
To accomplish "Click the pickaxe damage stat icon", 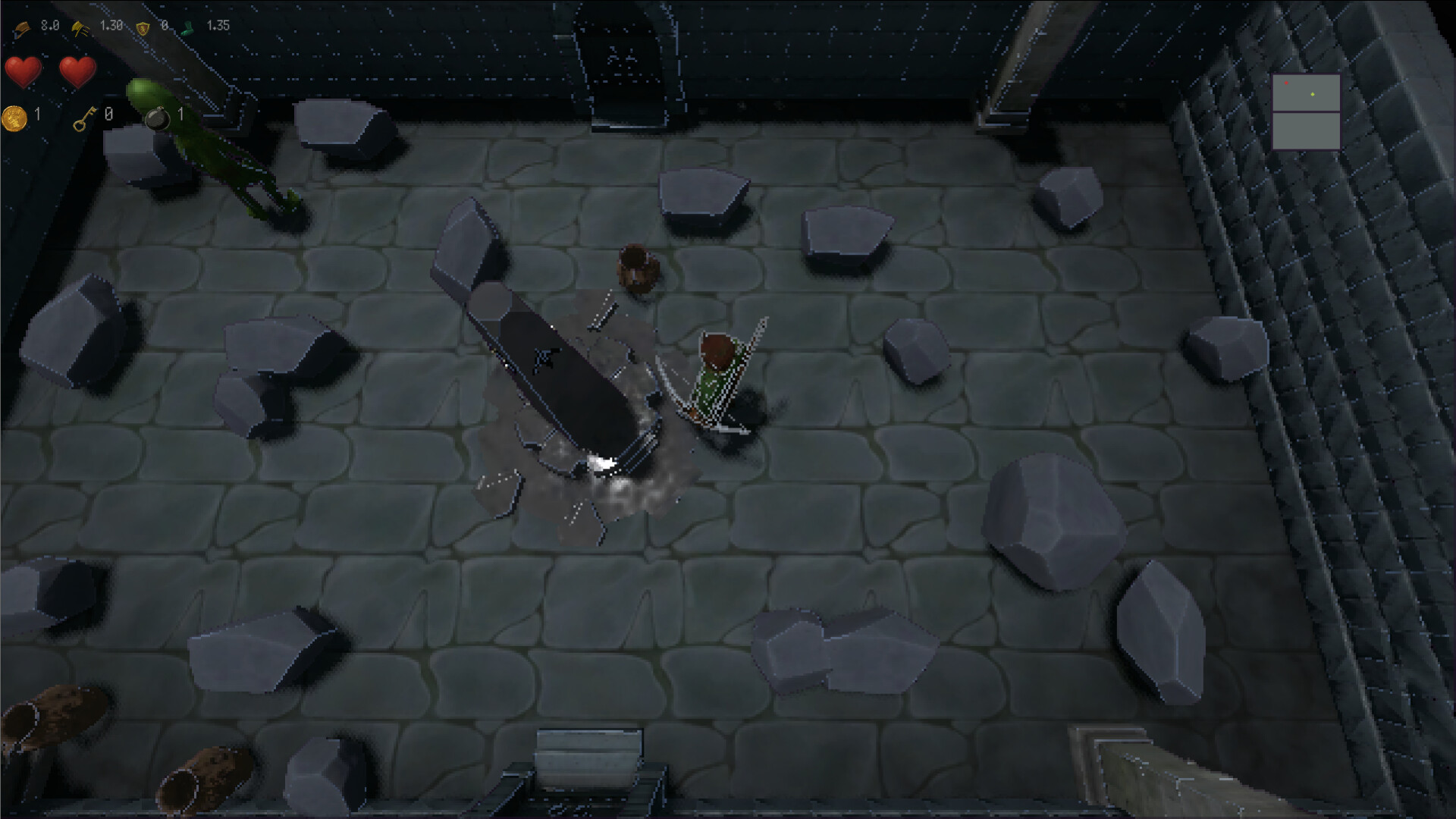I will pos(24,28).
